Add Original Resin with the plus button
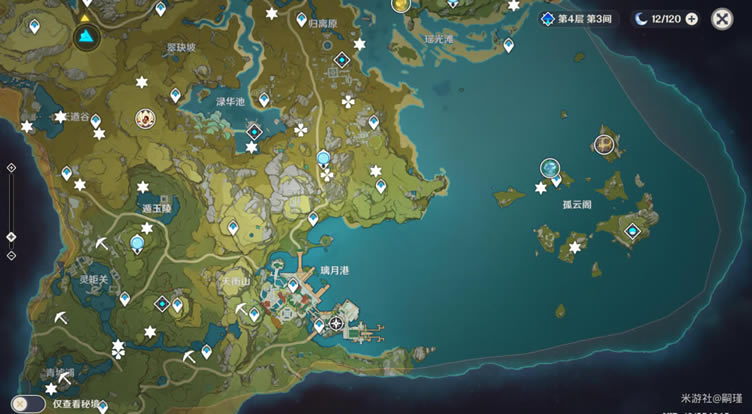The width and height of the screenshot is (752, 414). (x=692, y=19)
